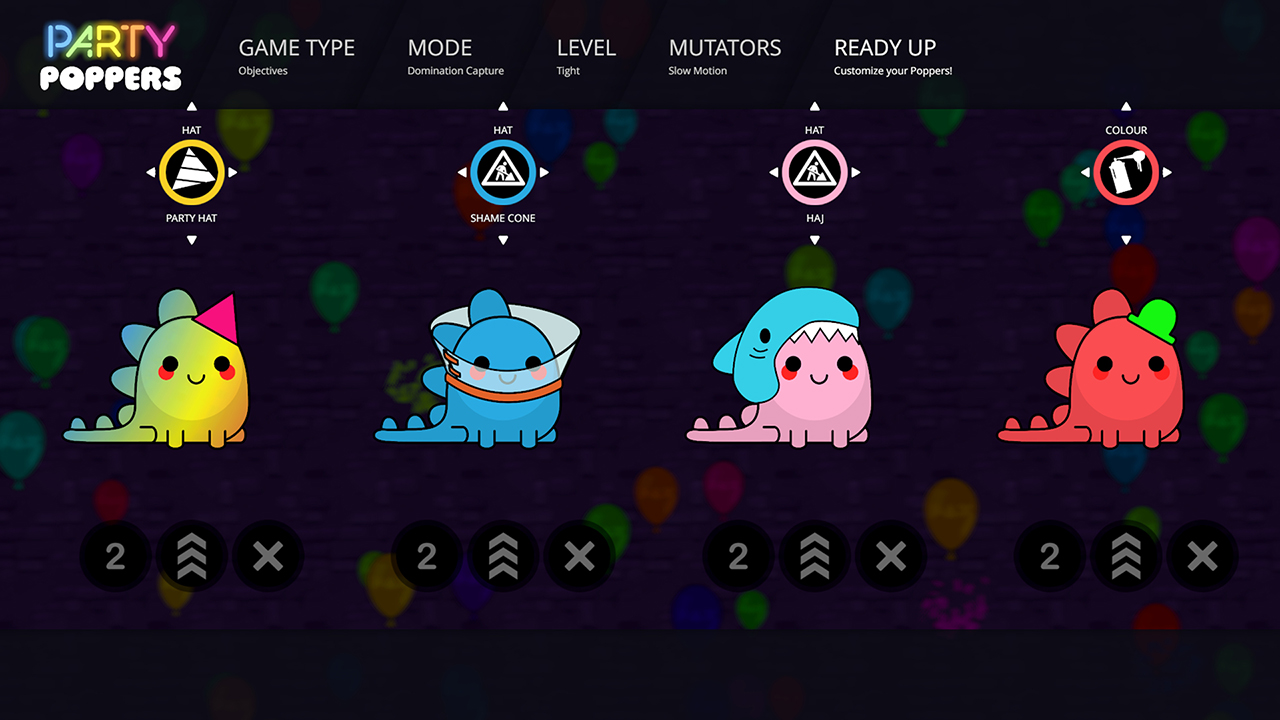
Task: Click the spray can Colour icon on the red popper
Action: 1126,171
